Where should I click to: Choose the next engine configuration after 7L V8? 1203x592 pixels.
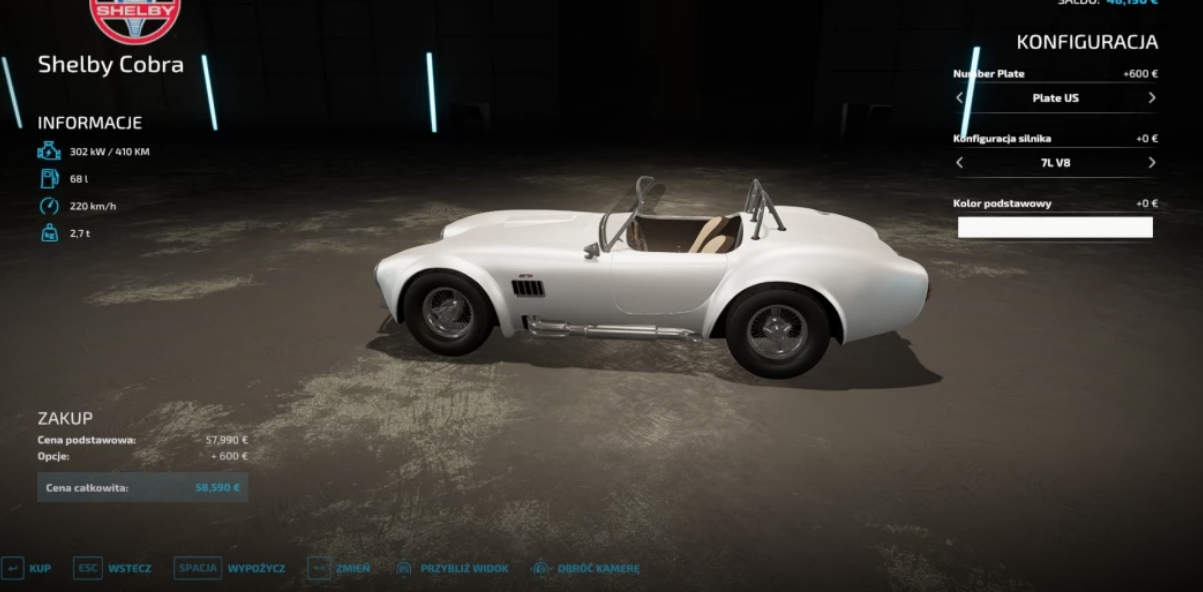(1152, 163)
